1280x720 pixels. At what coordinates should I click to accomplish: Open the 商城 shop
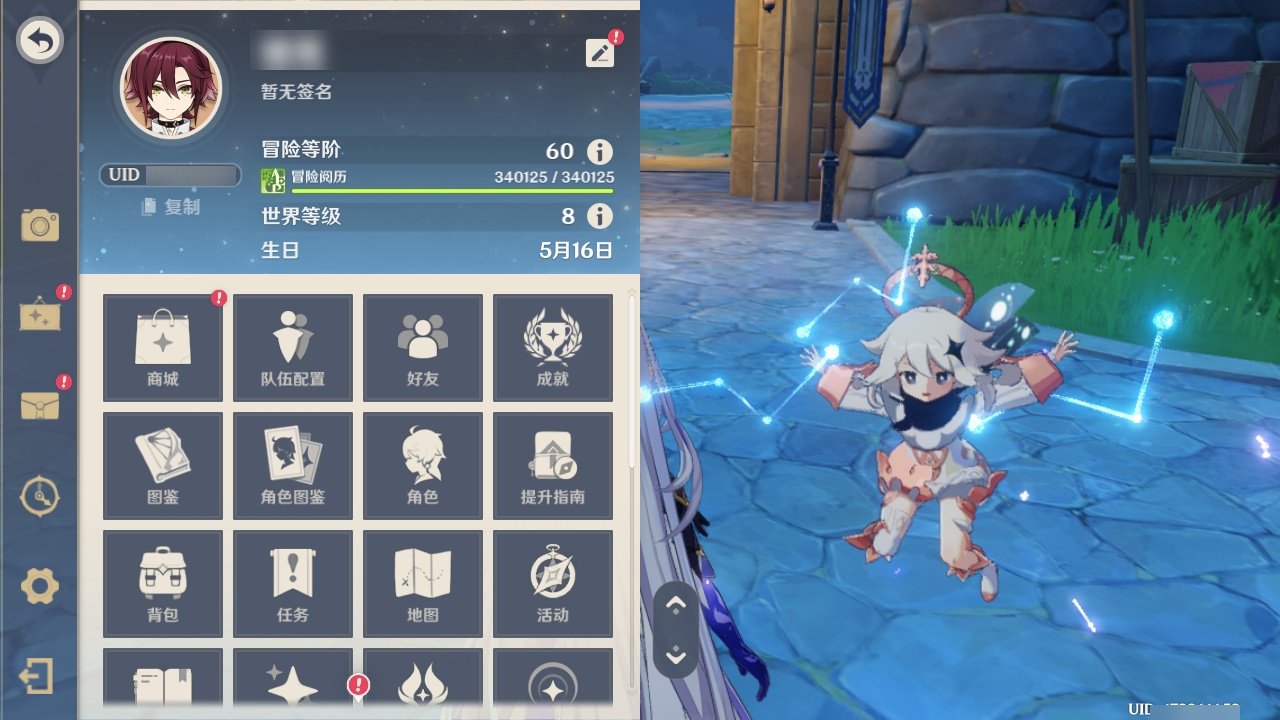pyautogui.click(x=163, y=348)
